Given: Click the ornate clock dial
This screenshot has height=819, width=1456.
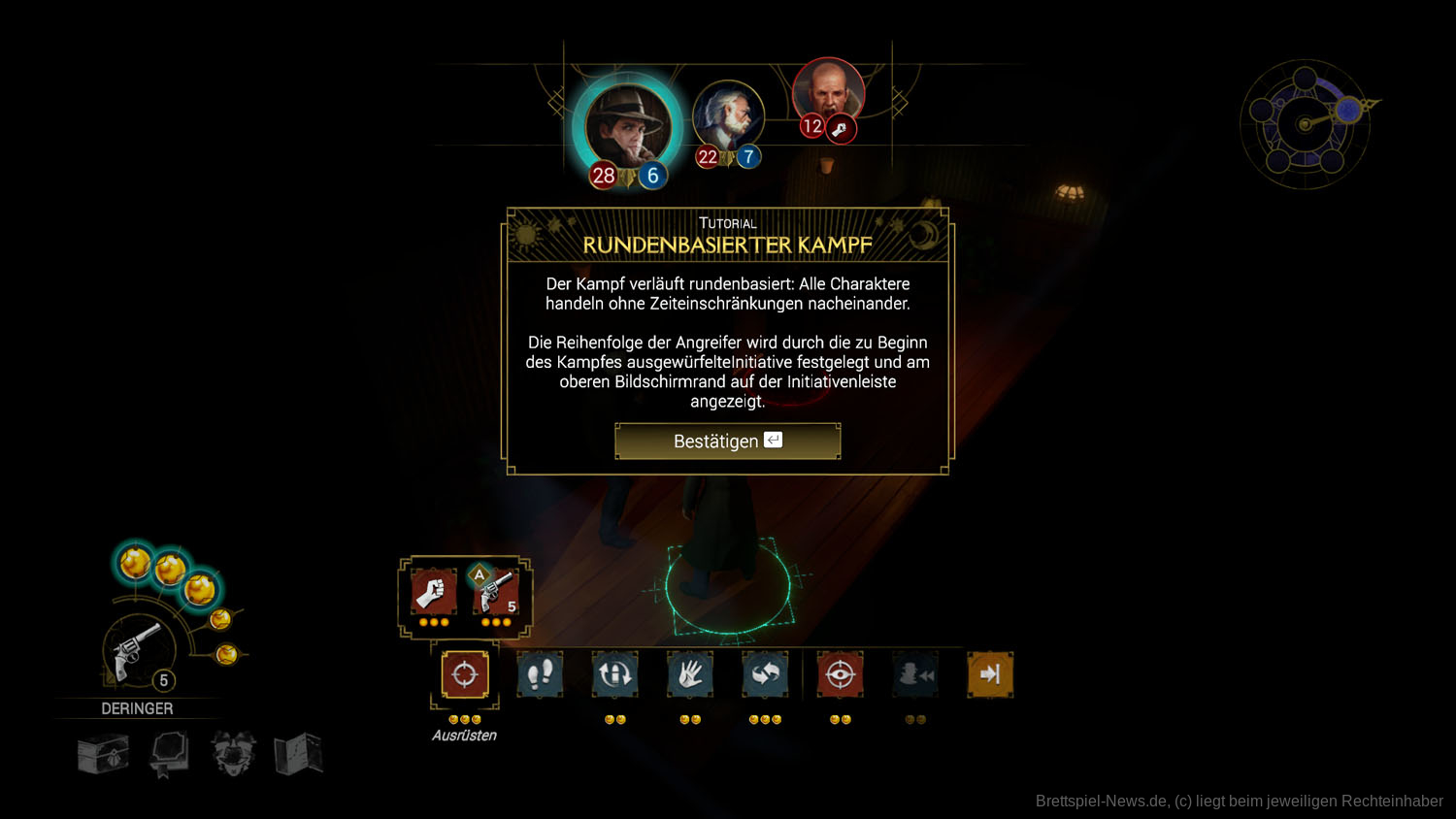Looking at the screenshot, I should (1306, 124).
